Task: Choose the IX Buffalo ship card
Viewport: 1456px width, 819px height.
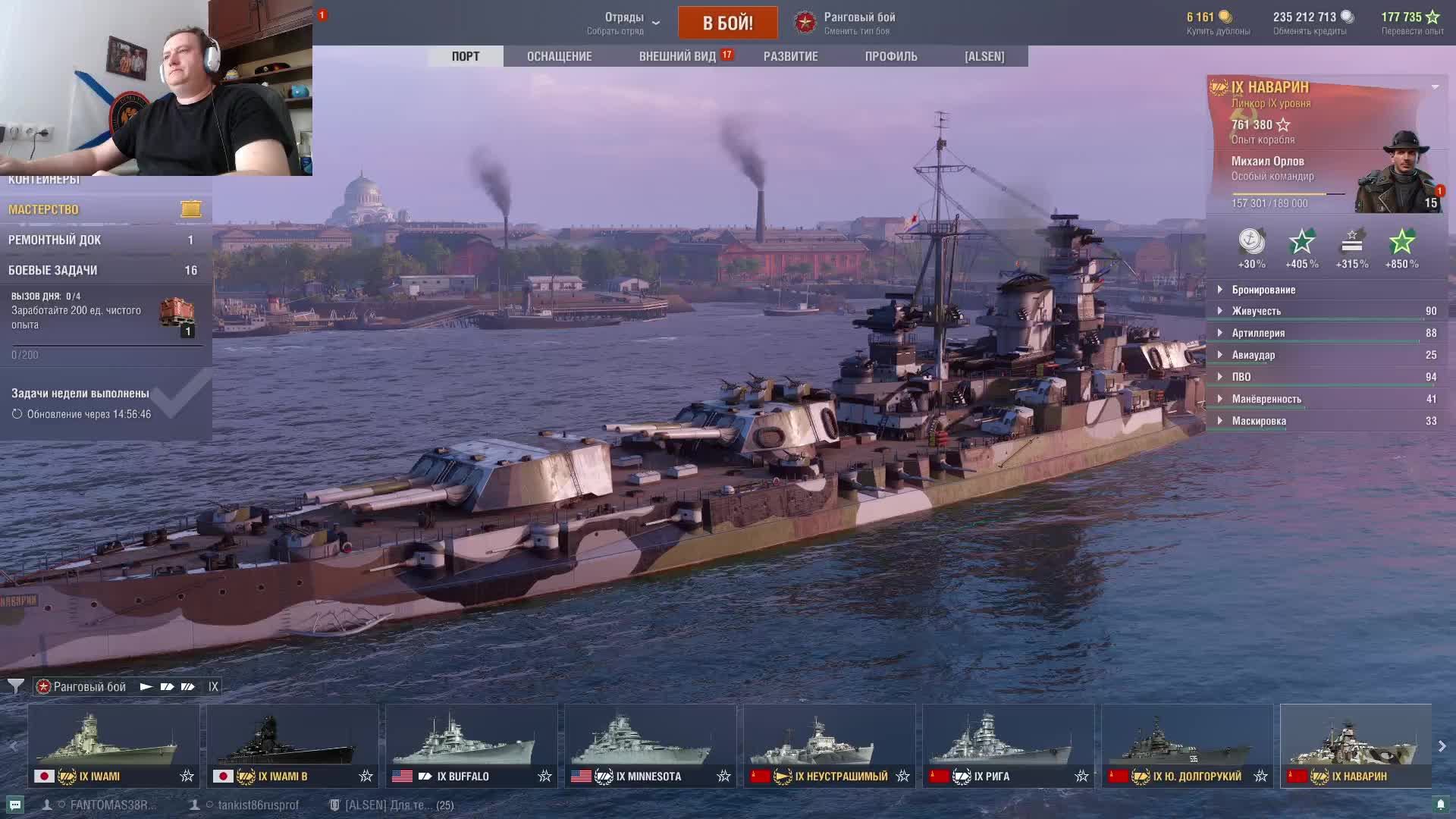Action: [x=471, y=746]
